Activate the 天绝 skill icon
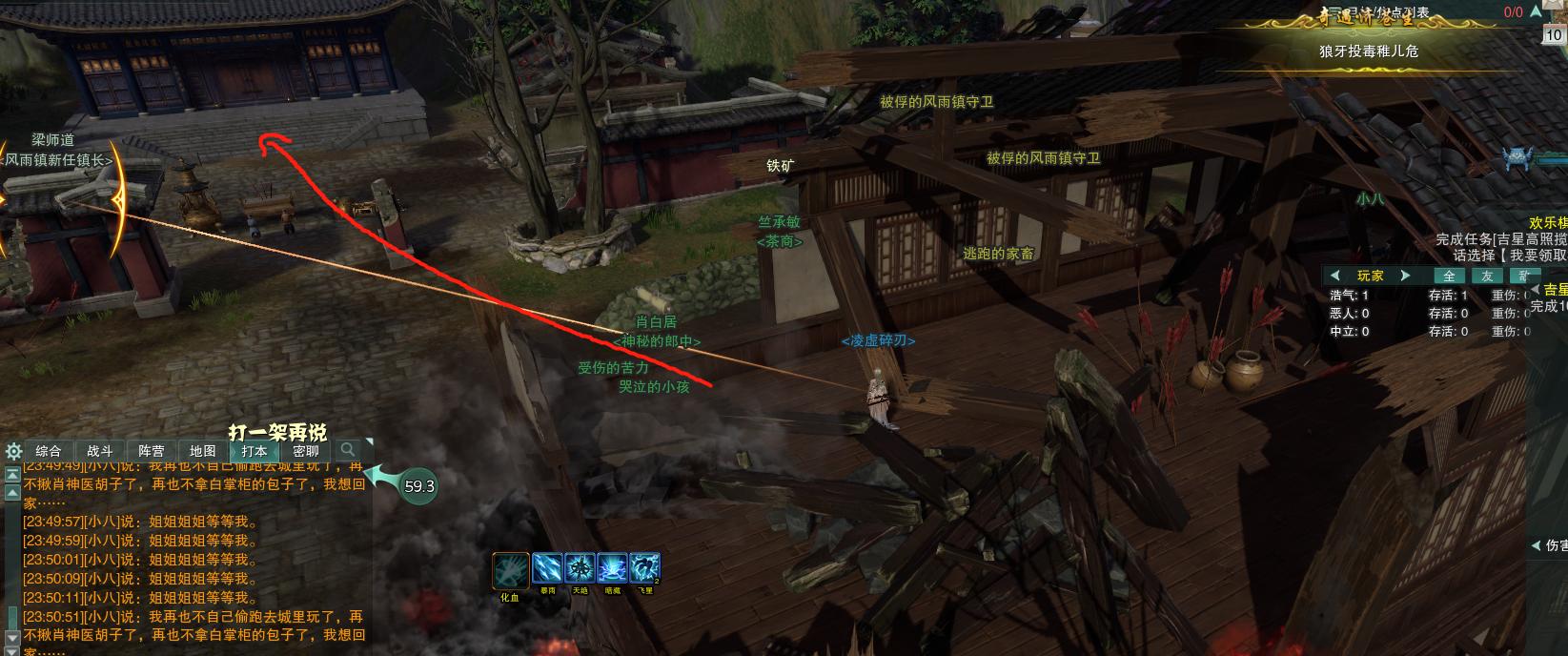1568x656 pixels. coord(580,568)
